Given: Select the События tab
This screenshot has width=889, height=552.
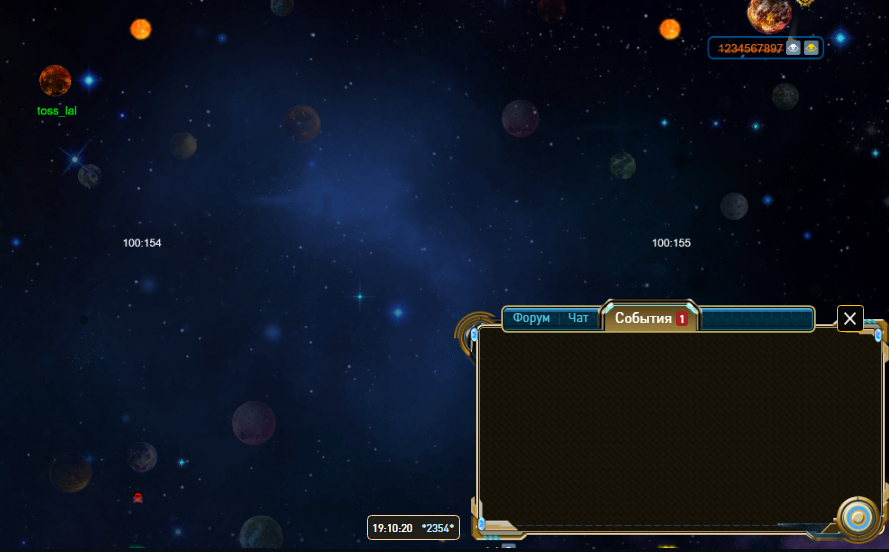Looking at the screenshot, I should pos(644,318).
